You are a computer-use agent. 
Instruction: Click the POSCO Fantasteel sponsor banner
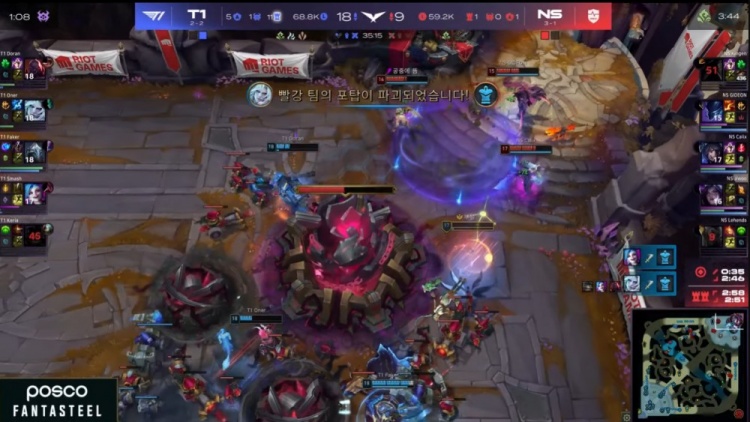click(57, 400)
